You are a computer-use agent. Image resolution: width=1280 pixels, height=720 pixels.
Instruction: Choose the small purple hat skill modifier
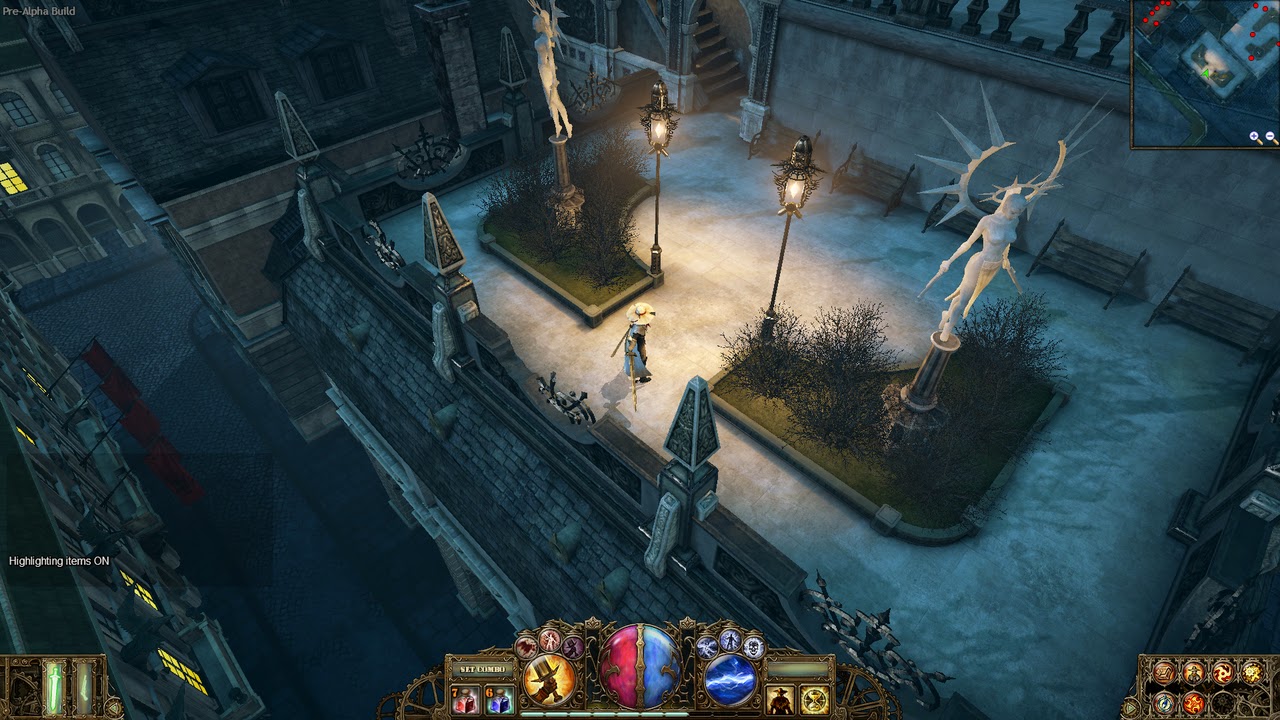pos(572,647)
